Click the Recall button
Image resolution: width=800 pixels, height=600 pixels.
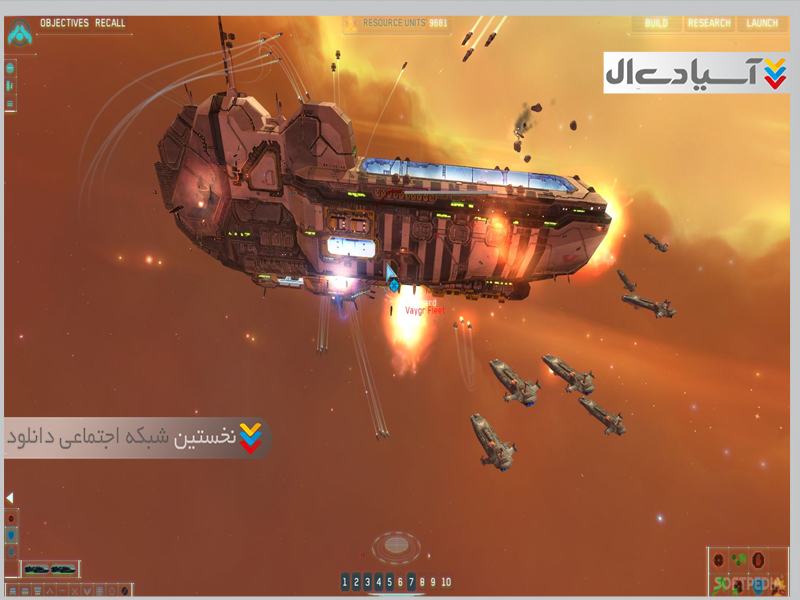(110, 23)
